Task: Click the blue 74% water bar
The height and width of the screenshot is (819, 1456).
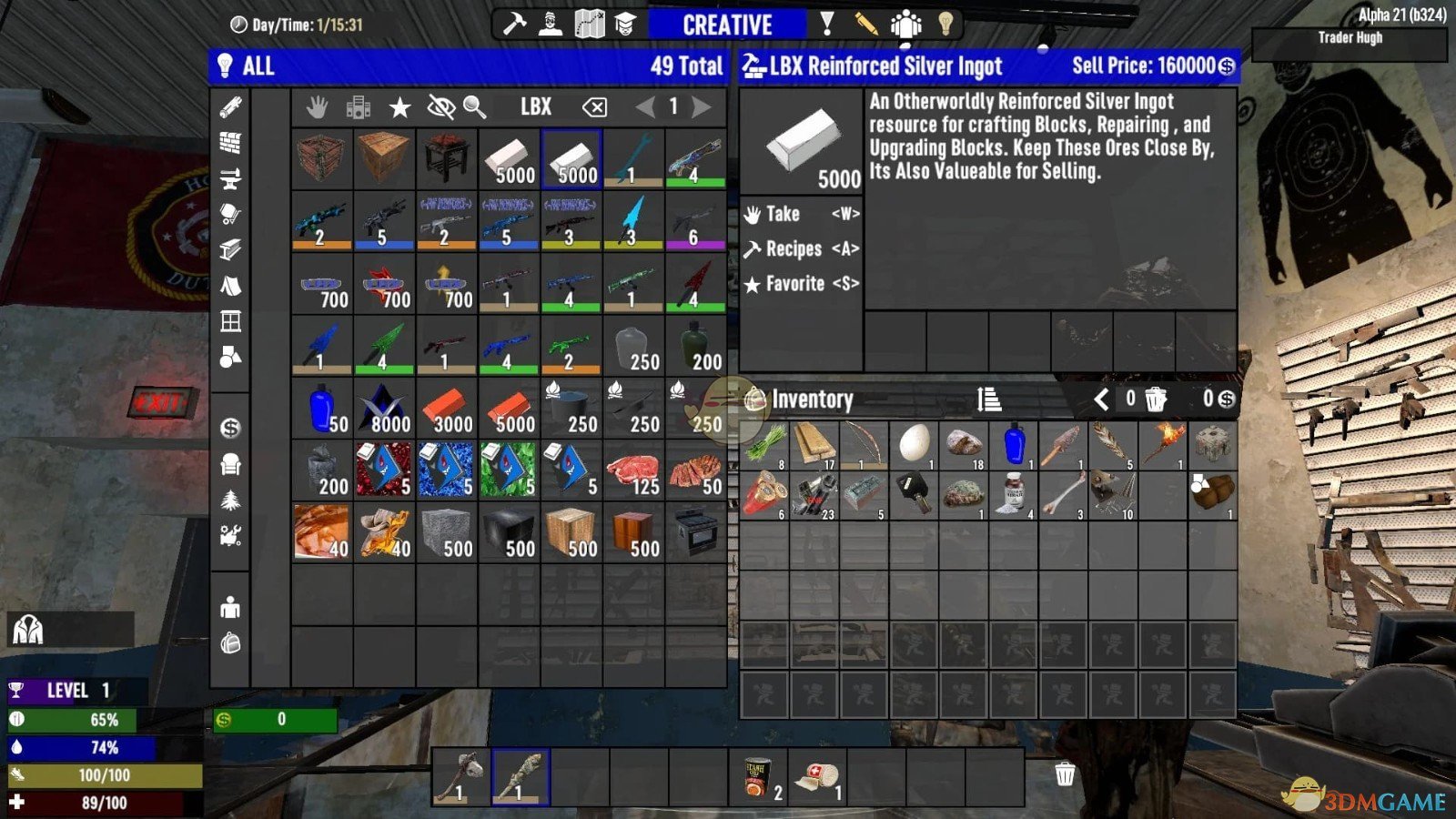Action: 82,749
